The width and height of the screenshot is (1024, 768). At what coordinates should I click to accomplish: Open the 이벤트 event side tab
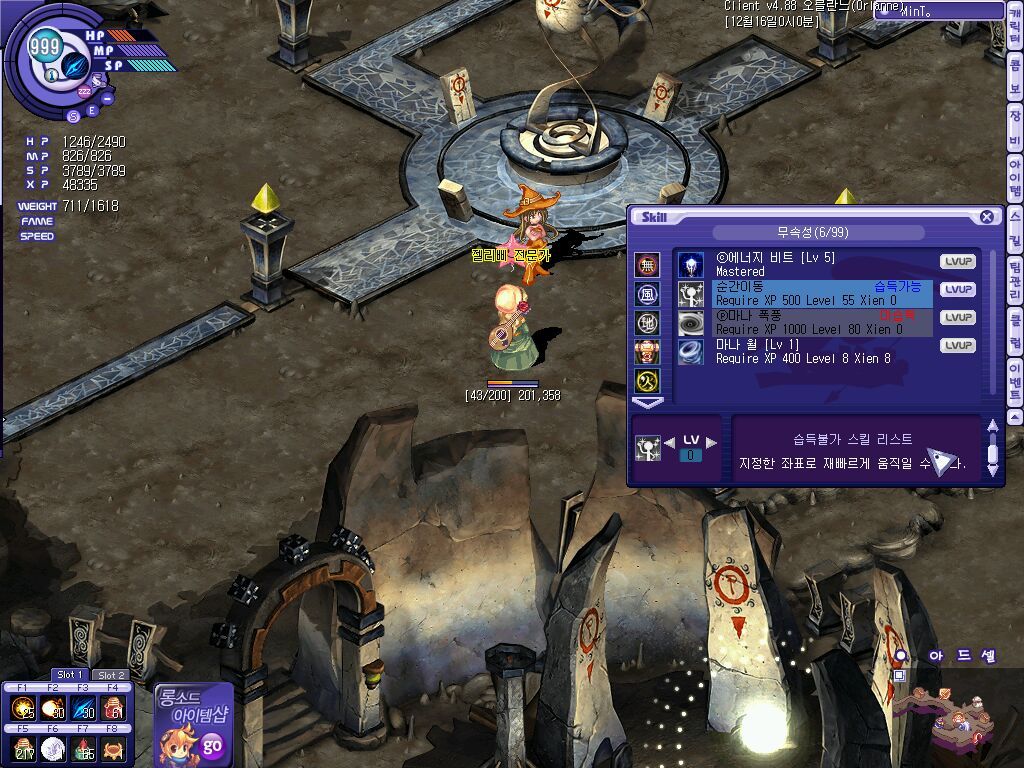(1015, 381)
